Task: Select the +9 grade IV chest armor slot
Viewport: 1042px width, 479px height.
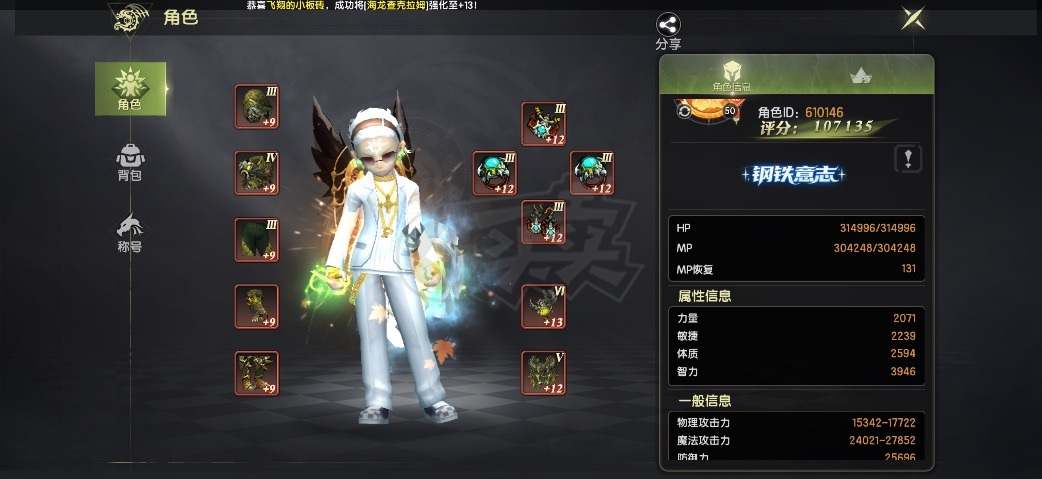Action: 256,172
